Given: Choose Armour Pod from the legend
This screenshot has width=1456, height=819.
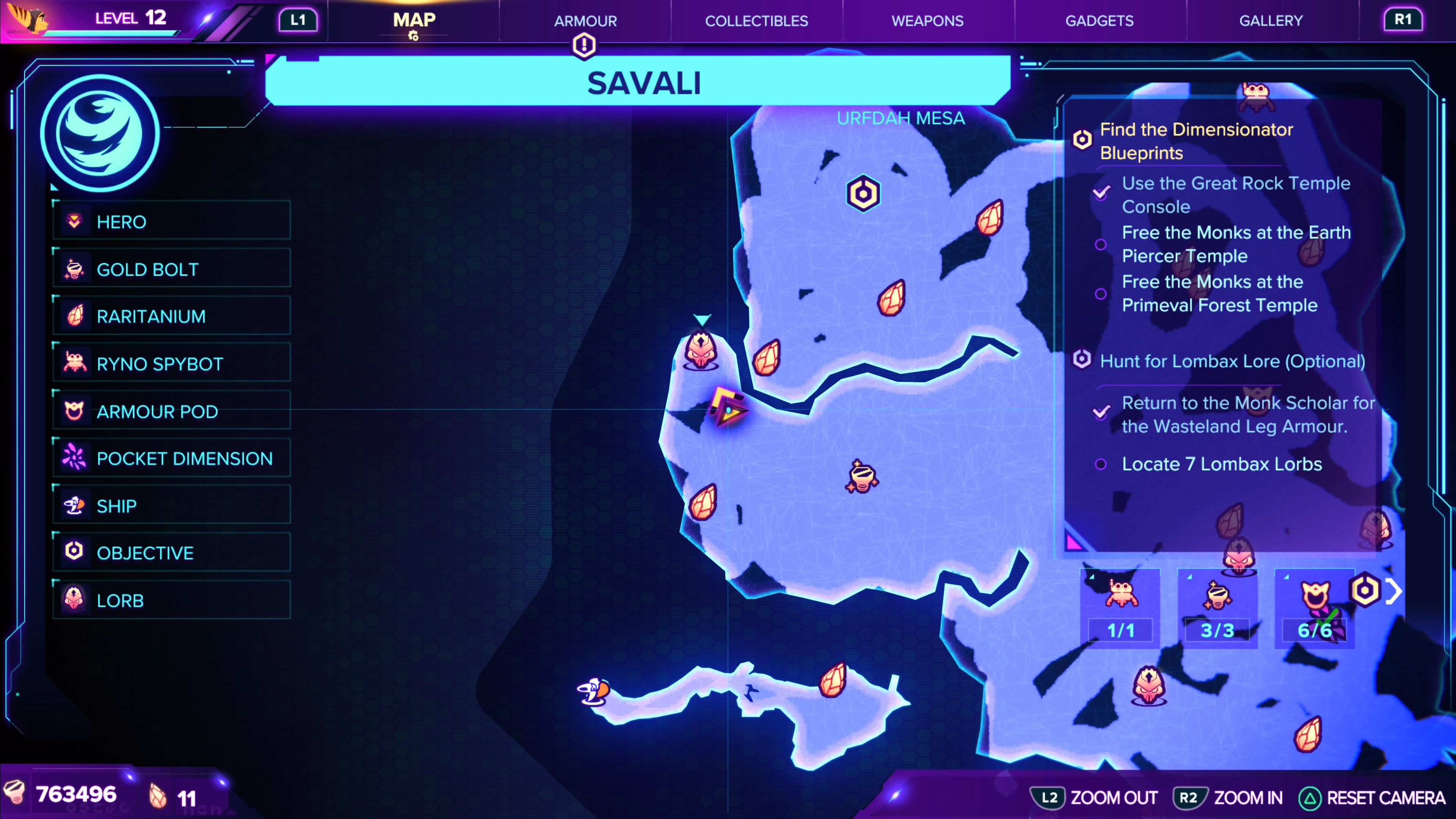Looking at the screenshot, I should [x=172, y=411].
